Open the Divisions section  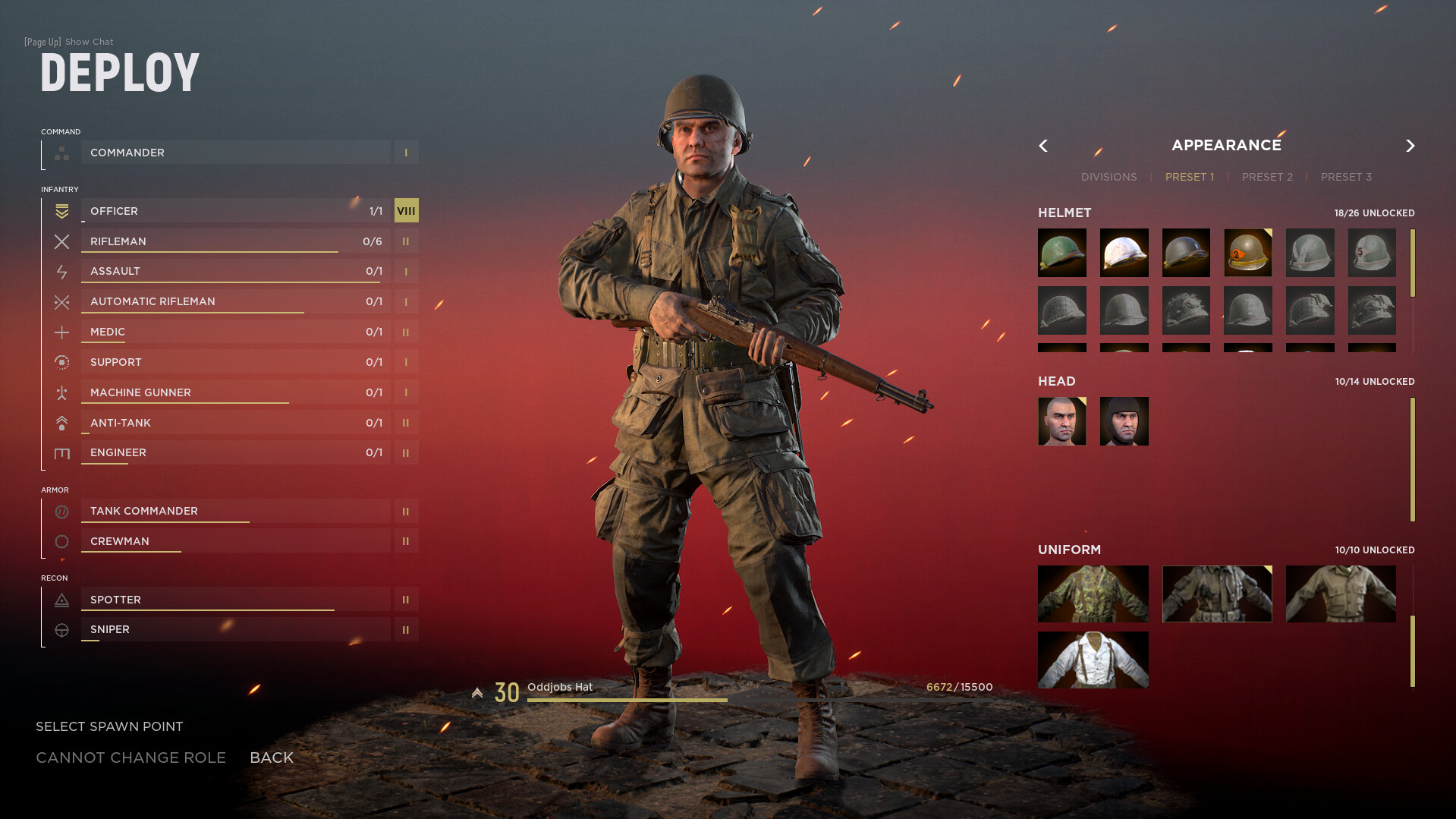[1109, 176]
